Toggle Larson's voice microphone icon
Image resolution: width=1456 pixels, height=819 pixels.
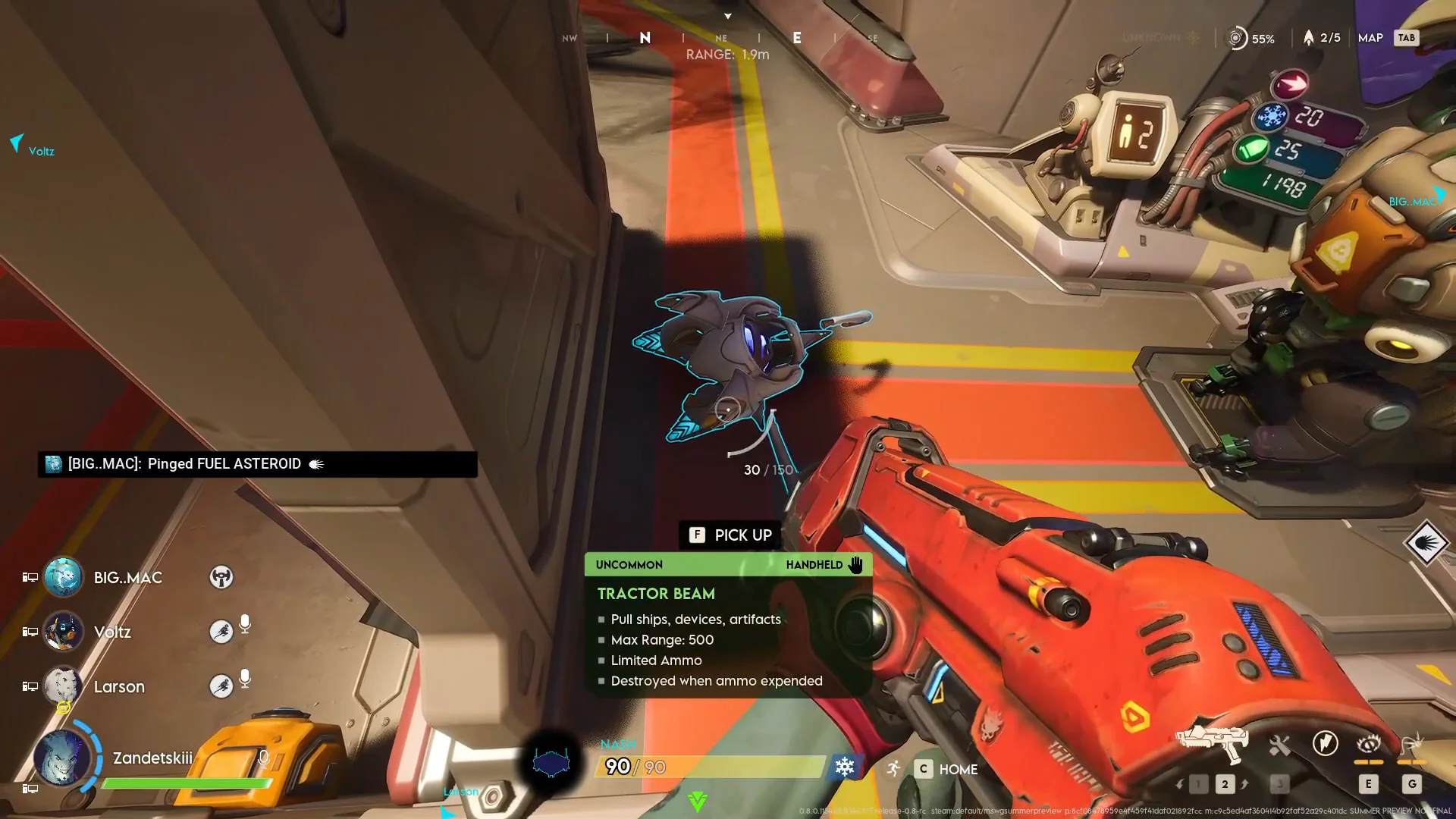[245, 679]
